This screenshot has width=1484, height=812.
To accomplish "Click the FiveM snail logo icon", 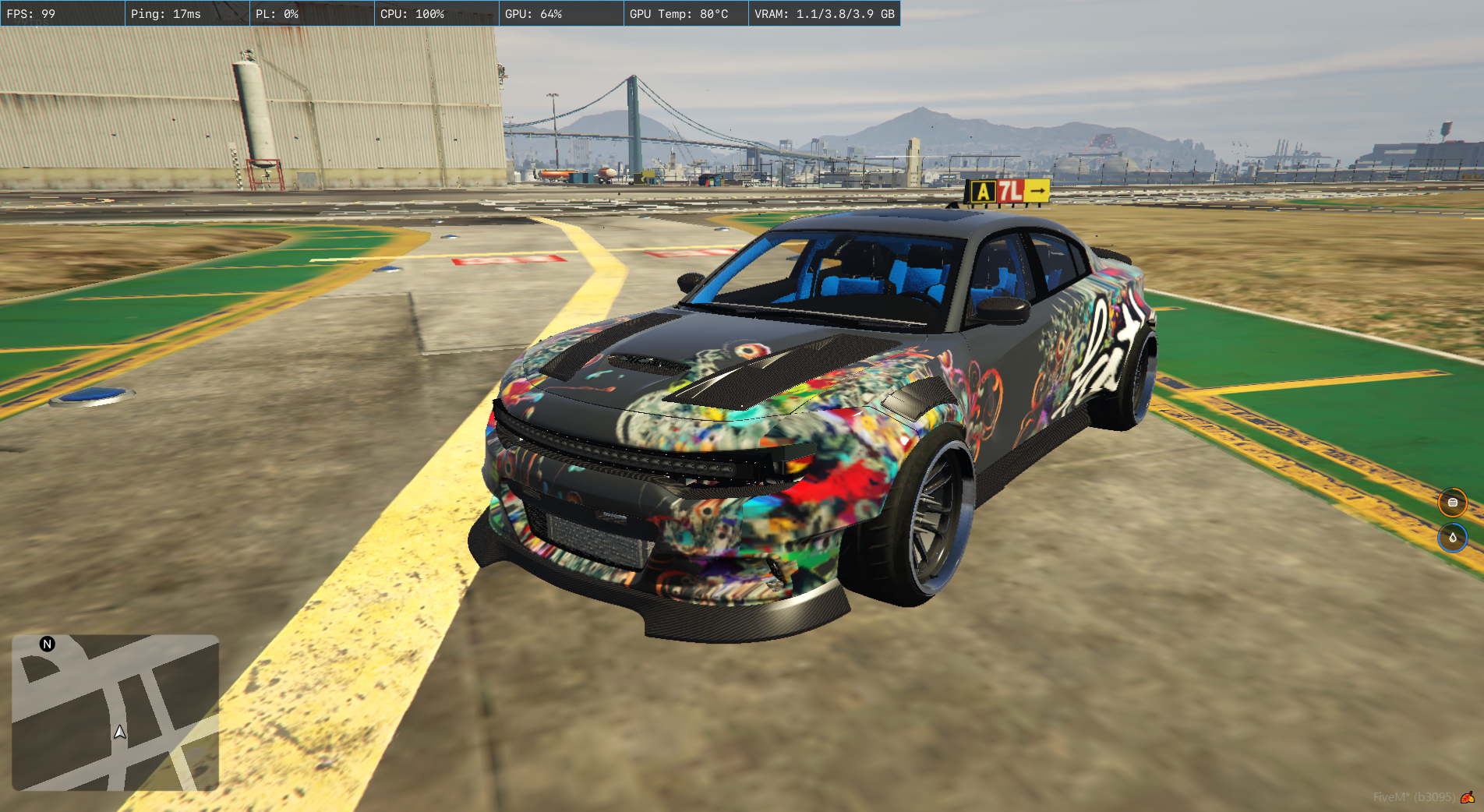I will pyautogui.click(x=1468, y=796).
